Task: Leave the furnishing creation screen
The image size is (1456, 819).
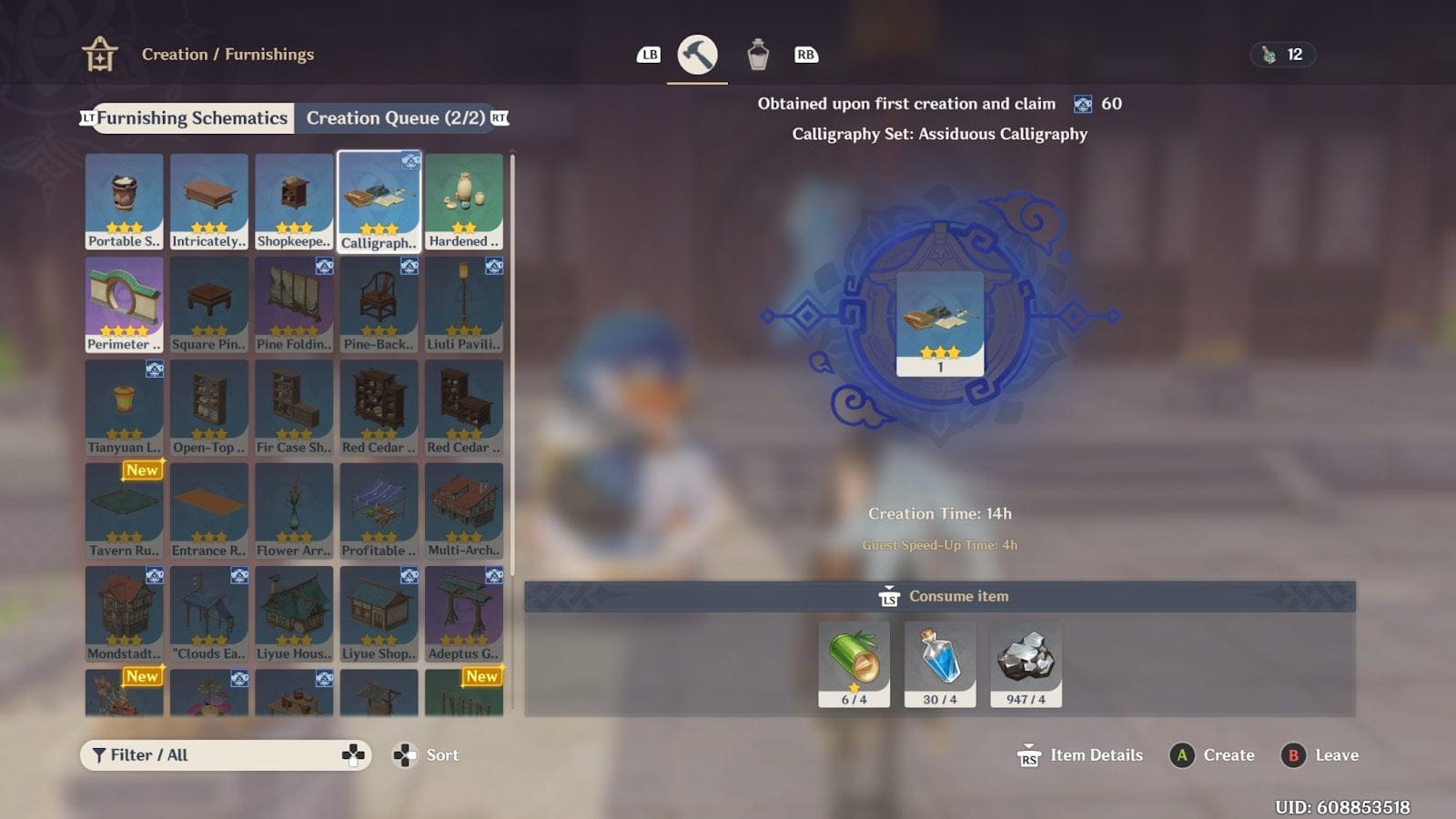Action: (x=1320, y=755)
